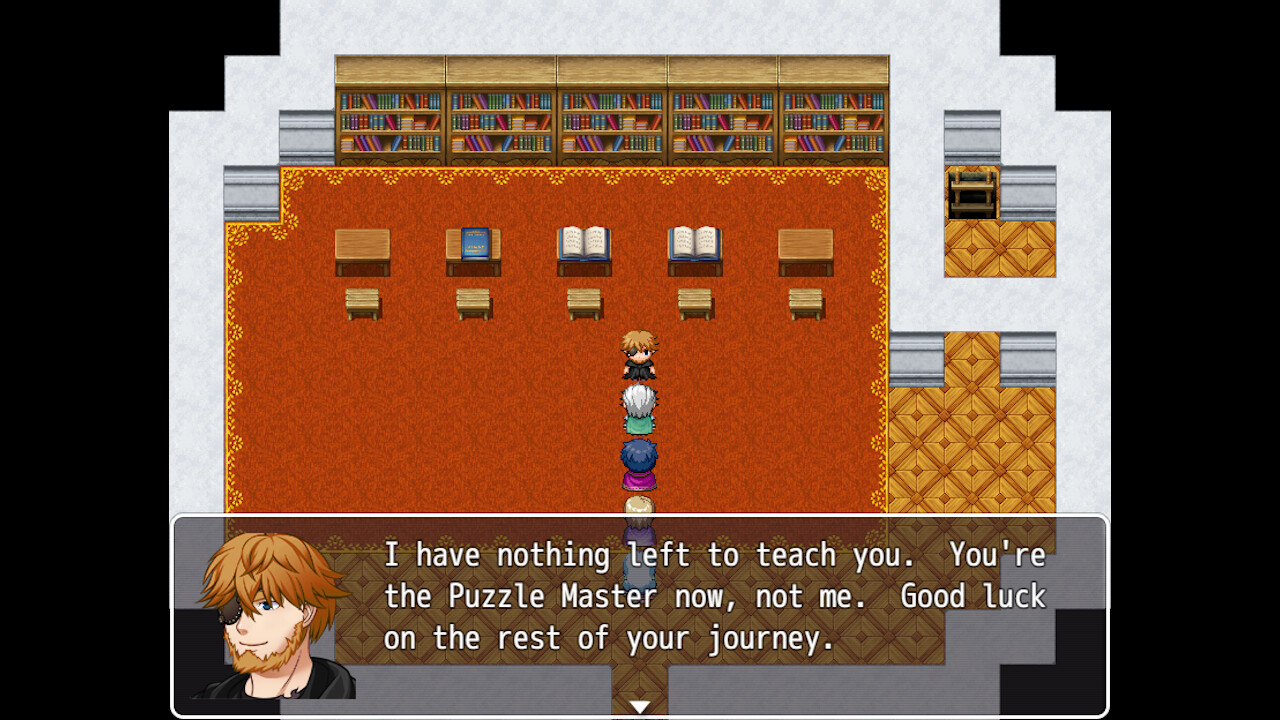Click the dialogue advance arrow at the bottom
The height and width of the screenshot is (720, 1280).
point(639,703)
